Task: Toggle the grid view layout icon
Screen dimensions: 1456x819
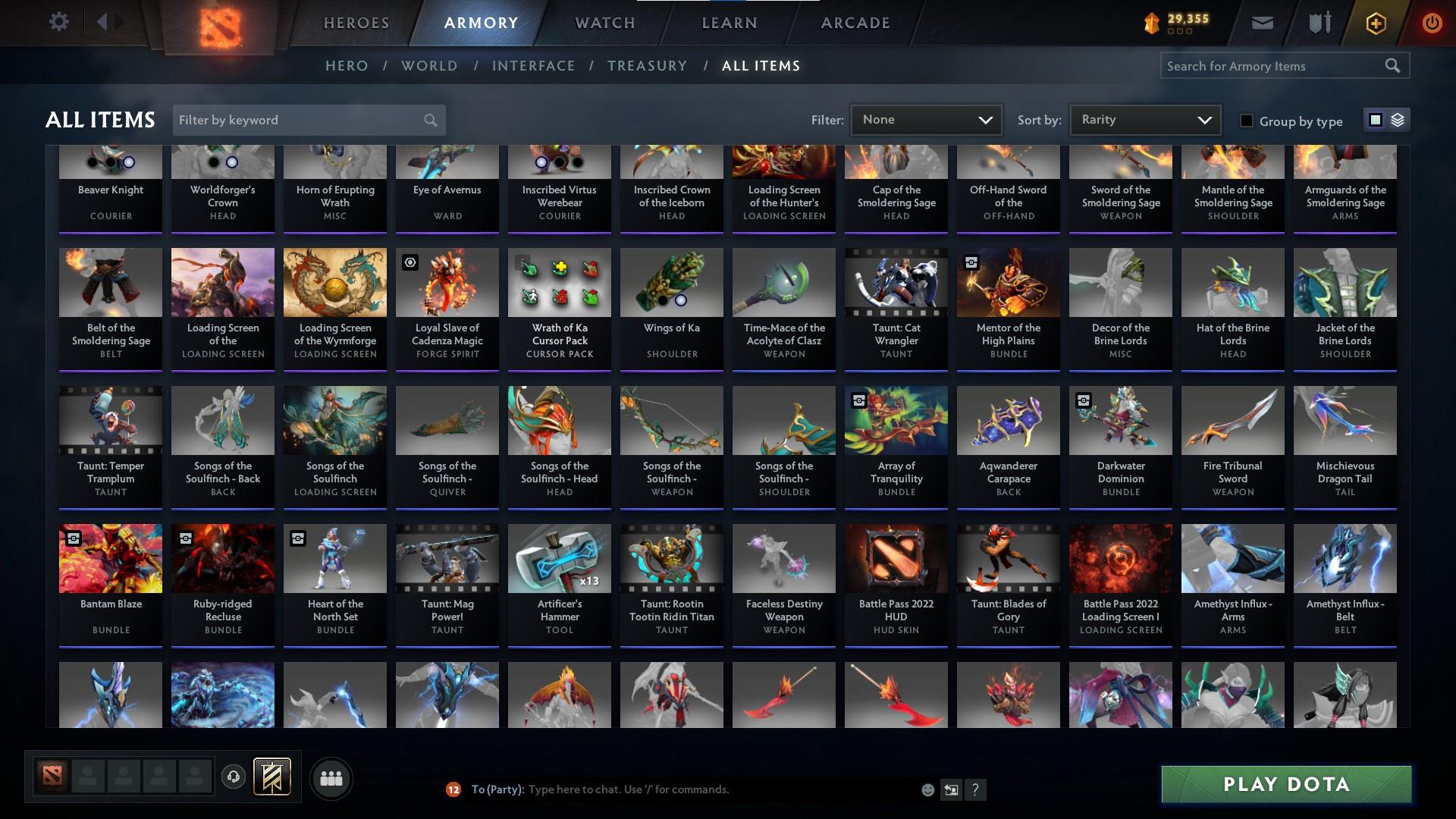Action: coord(1376,120)
